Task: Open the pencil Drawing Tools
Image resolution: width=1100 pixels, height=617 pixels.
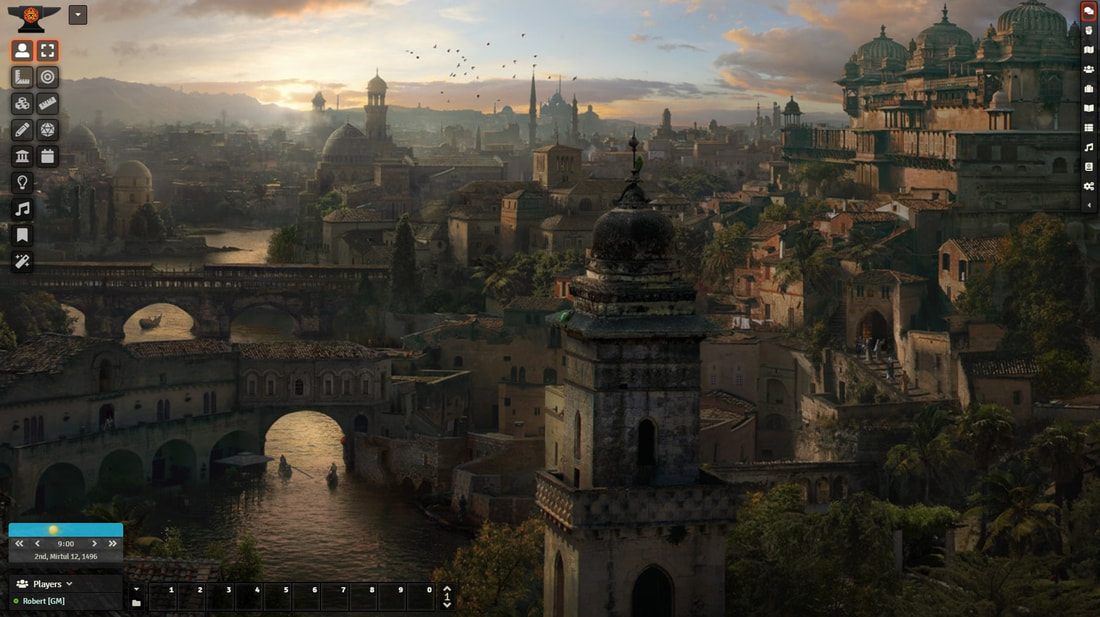Action: [22, 130]
